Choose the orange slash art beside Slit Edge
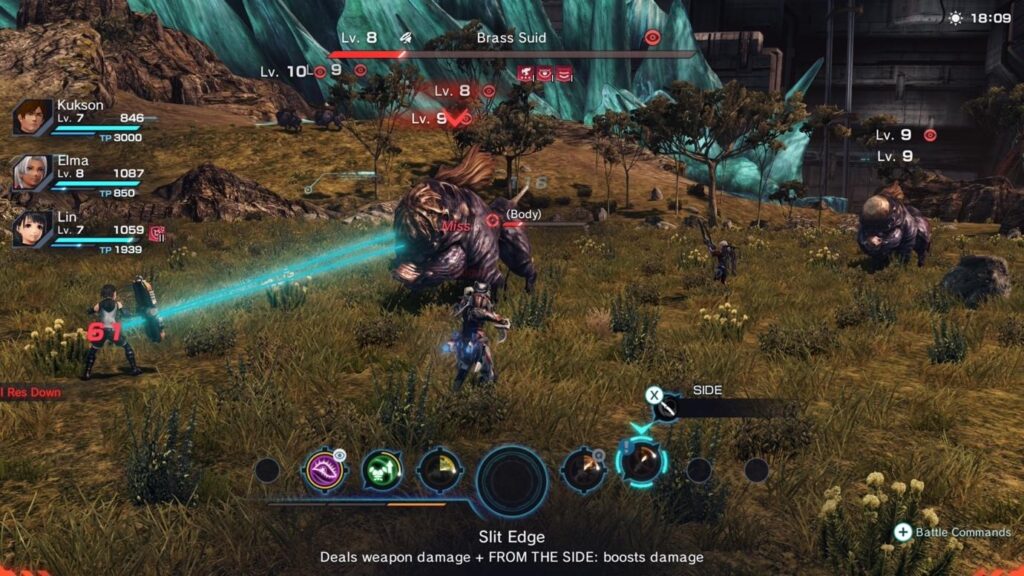The height and width of the screenshot is (576, 1024). click(x=583, y=469)
